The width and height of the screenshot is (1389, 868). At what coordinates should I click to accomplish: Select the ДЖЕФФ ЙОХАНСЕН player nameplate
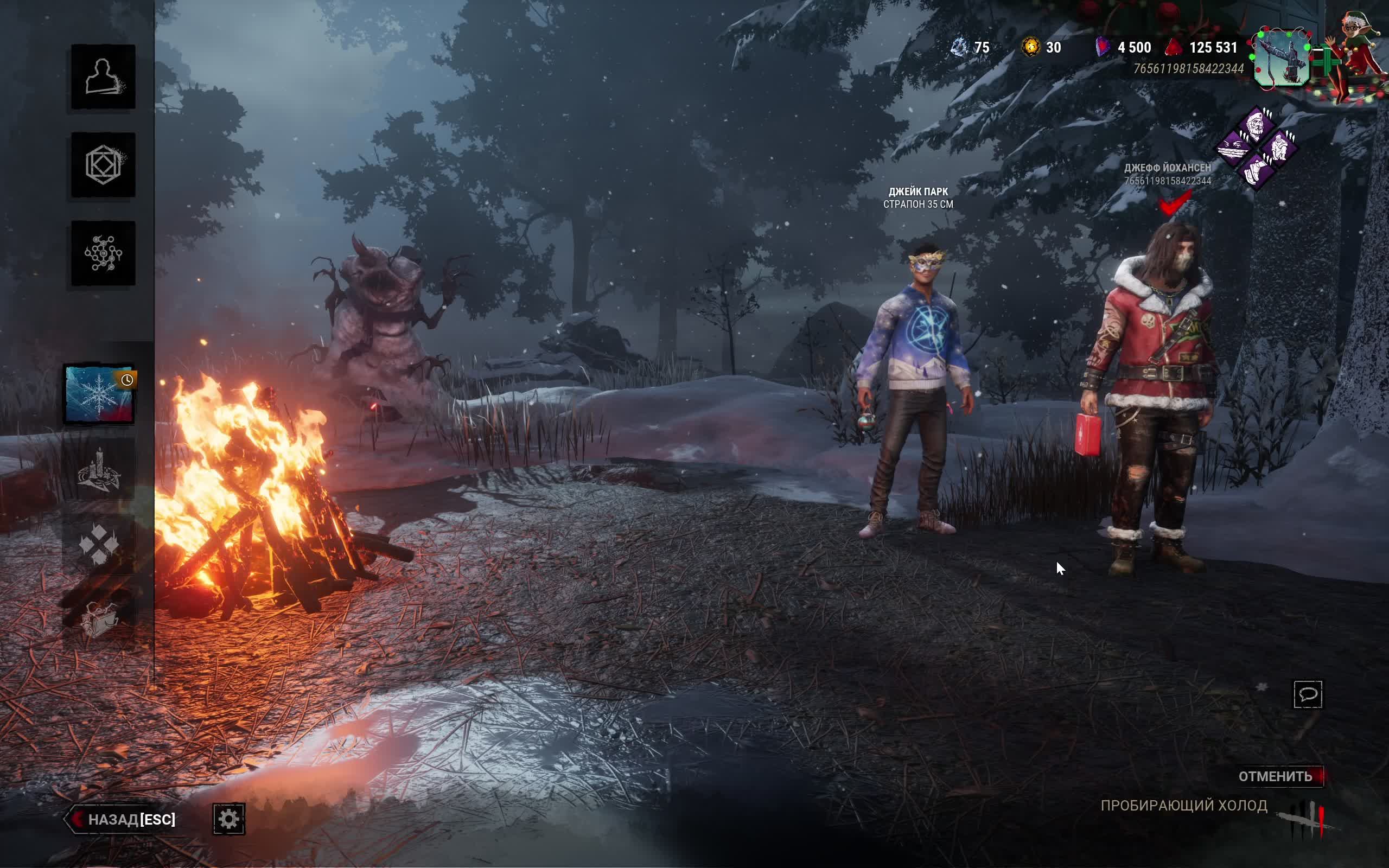(1167, 174)
